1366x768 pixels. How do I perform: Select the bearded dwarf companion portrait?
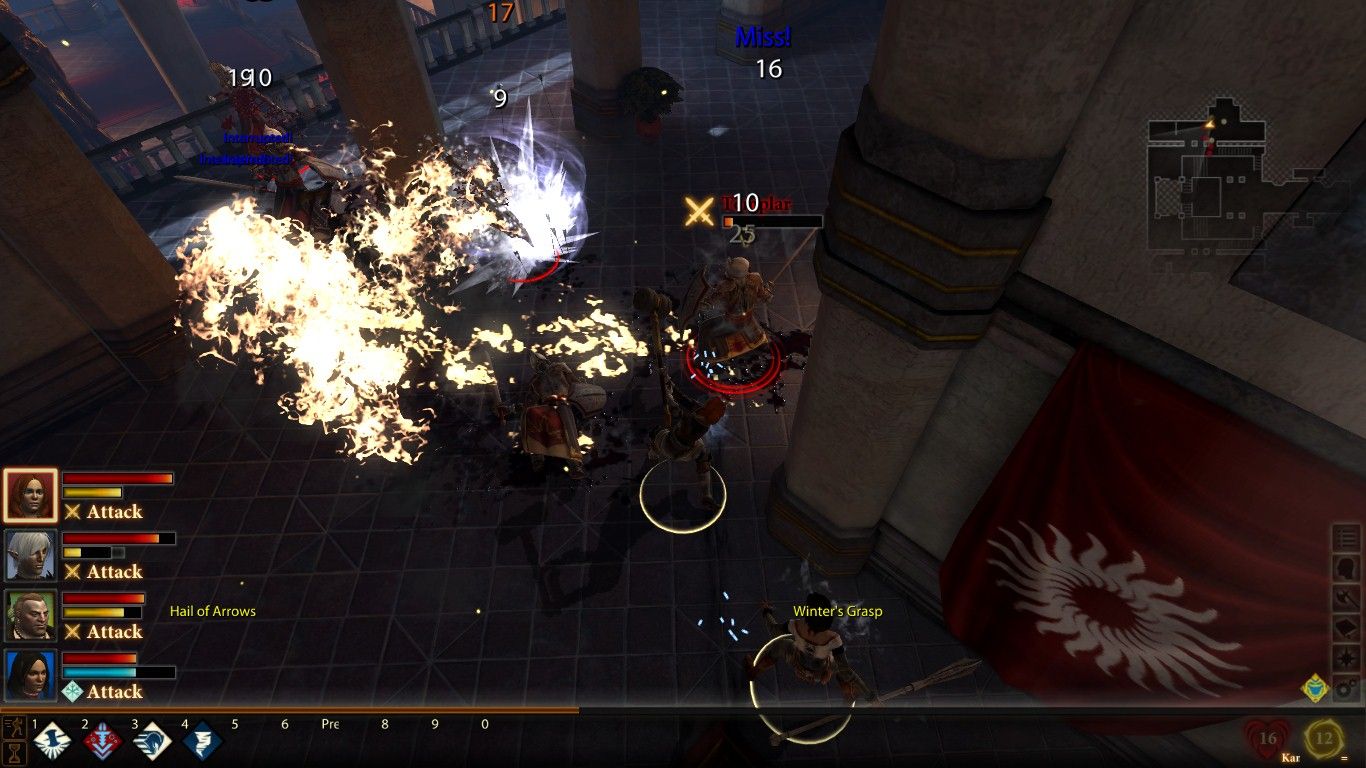click(x=30, y=615)
